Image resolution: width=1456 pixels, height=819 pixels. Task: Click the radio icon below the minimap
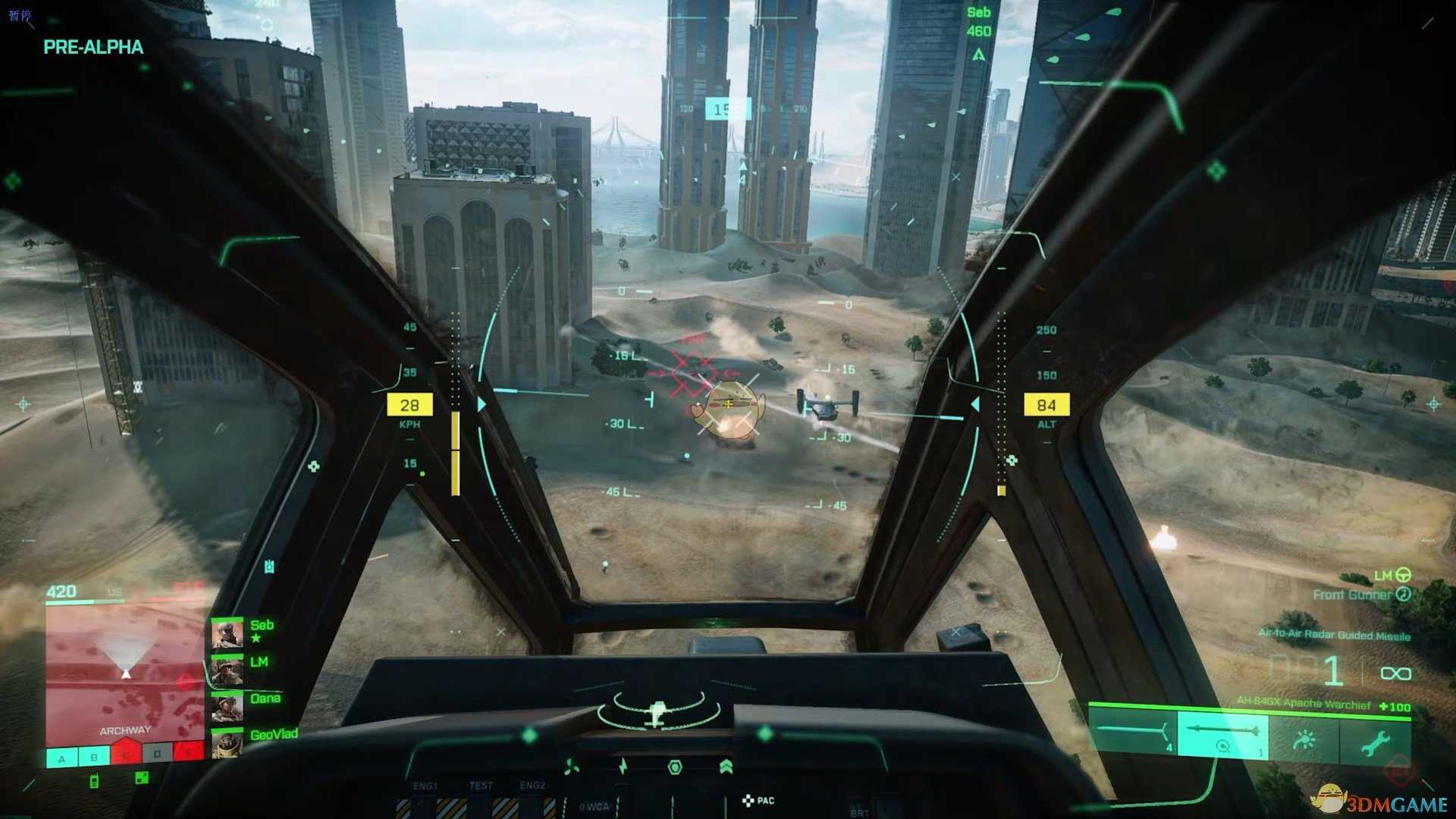tap(94, 781)
